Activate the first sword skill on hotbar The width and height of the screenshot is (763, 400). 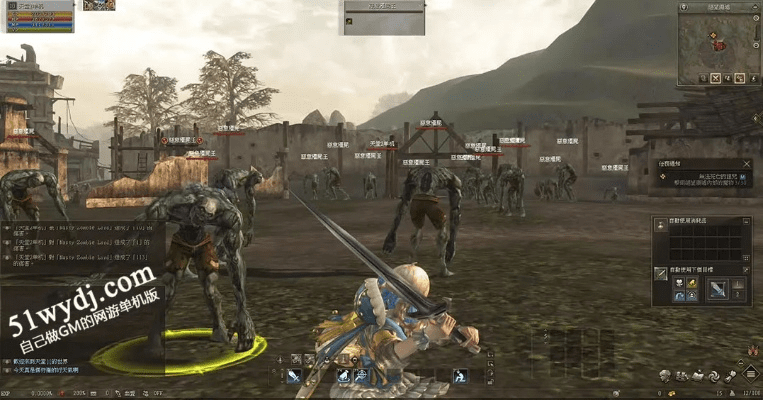click(x=294, y=376)
